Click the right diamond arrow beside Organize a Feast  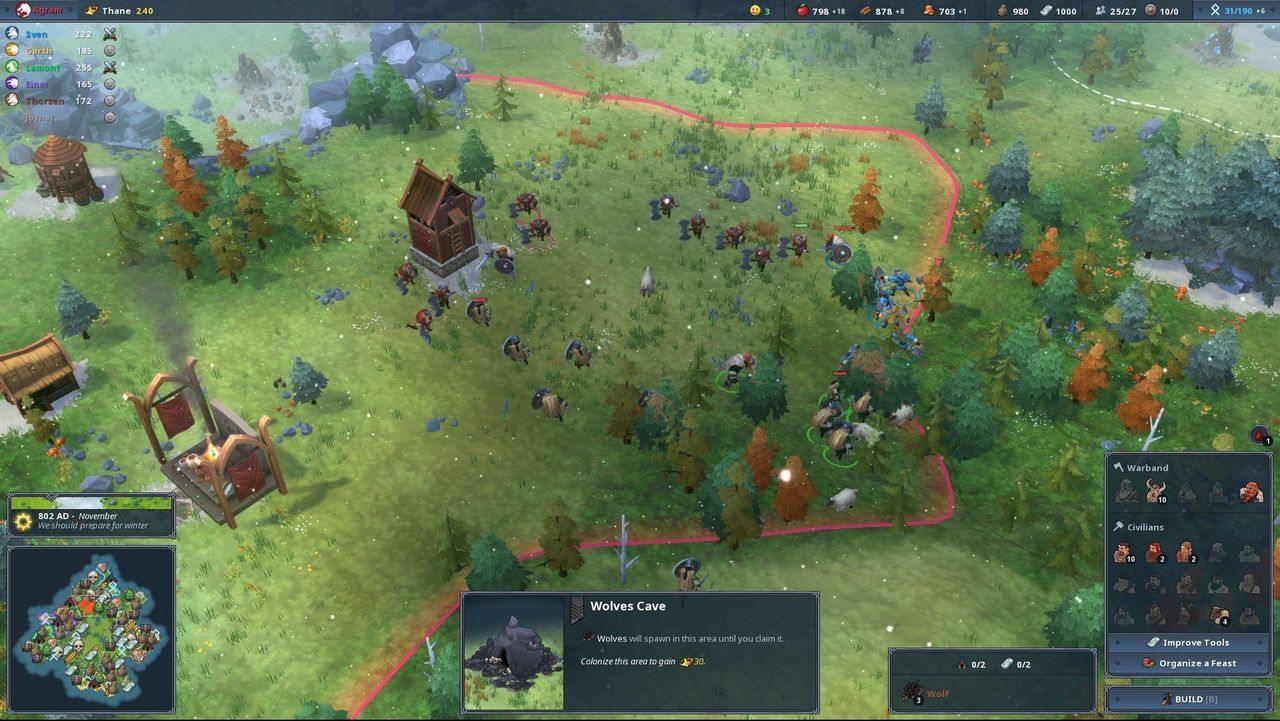click(x=1258, y=662)
